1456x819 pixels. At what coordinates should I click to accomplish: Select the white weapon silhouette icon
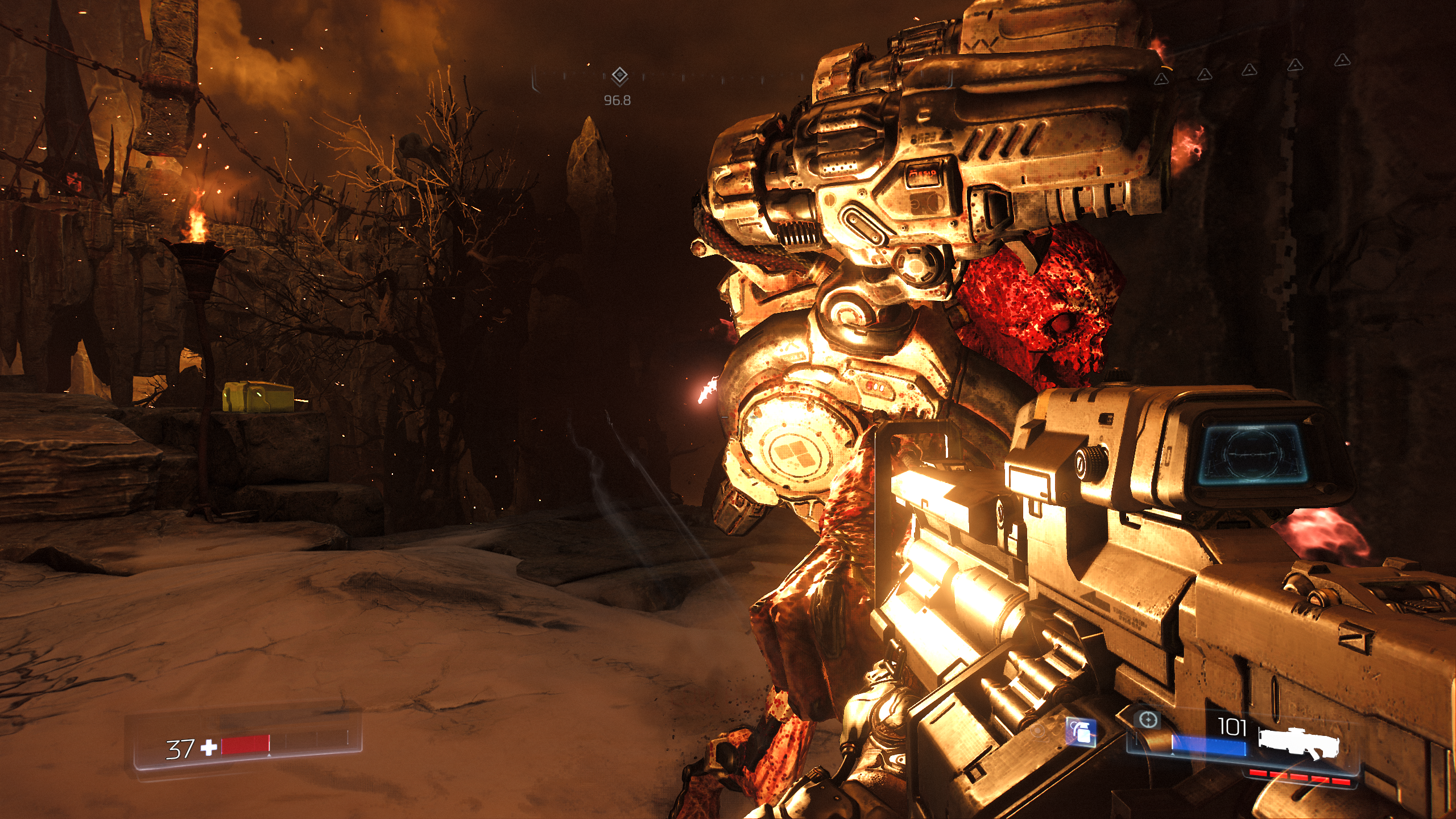point(1299,742)
